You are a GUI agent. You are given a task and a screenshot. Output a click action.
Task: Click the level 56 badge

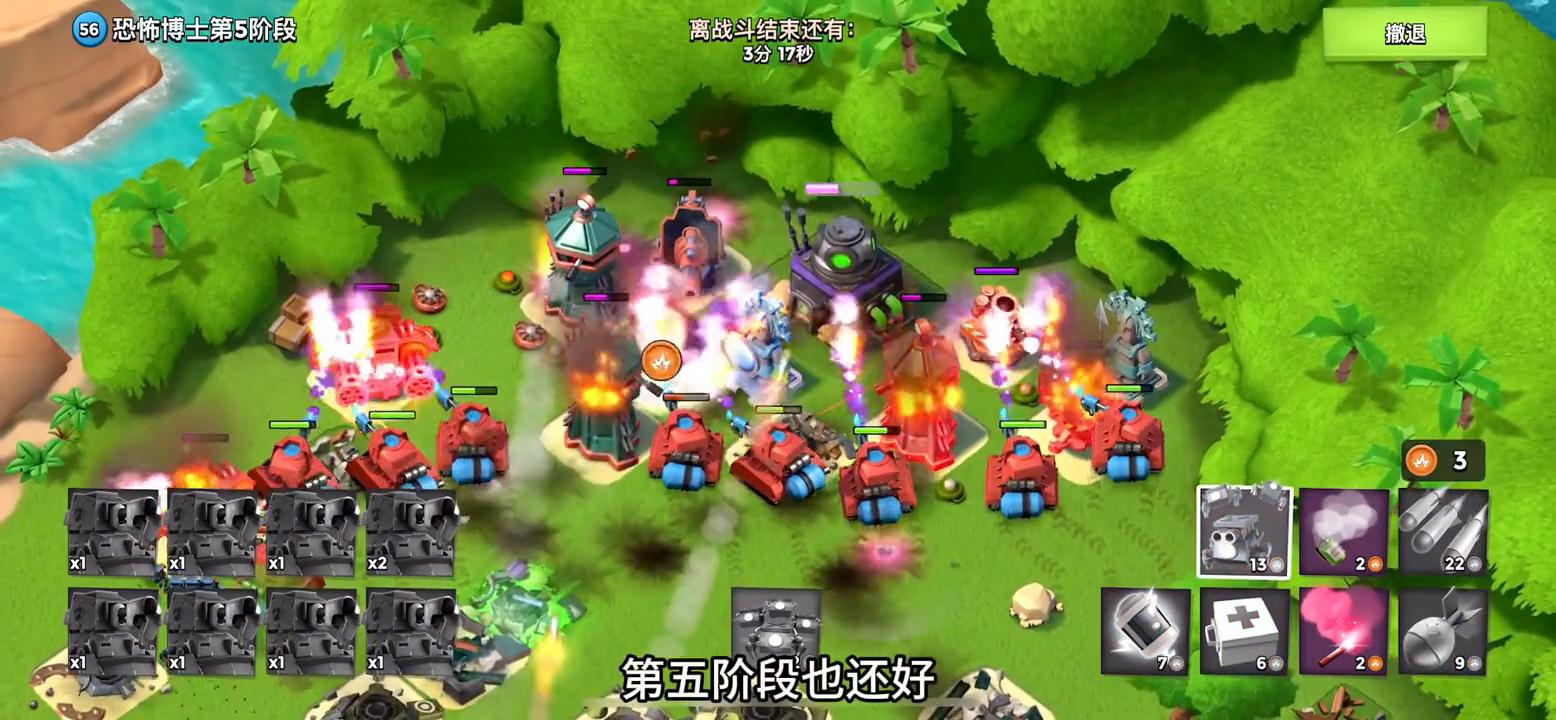click(85, 30)
